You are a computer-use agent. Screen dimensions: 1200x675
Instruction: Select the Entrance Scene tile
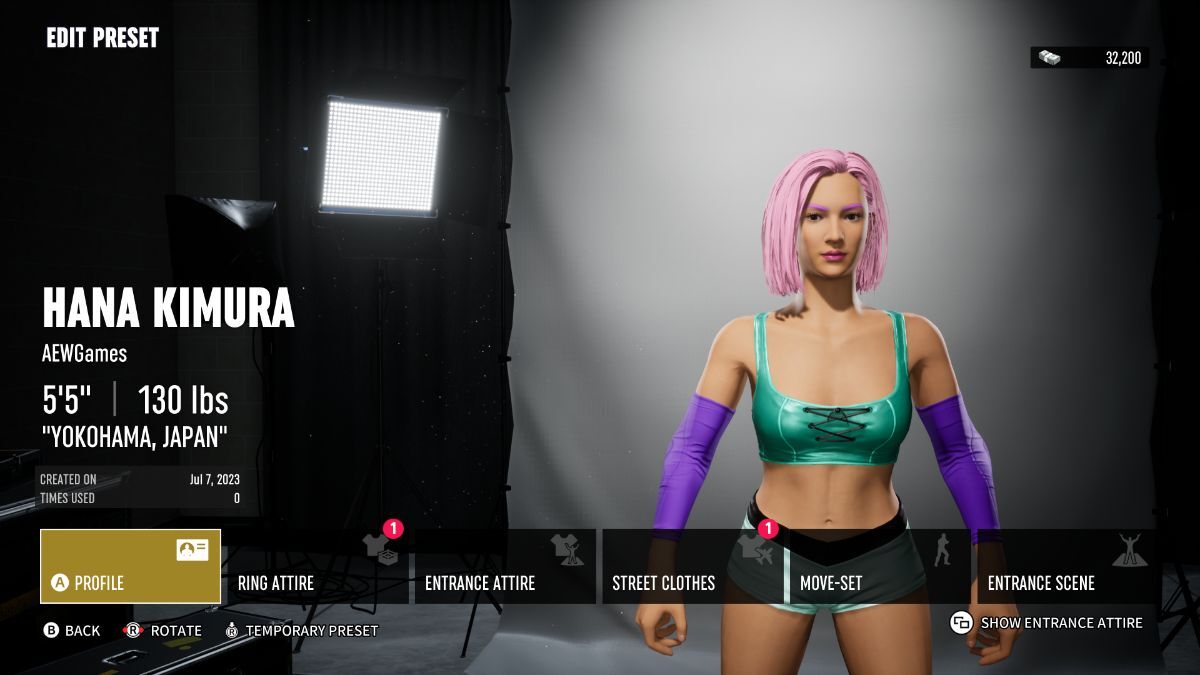(x=1067, y=567)
